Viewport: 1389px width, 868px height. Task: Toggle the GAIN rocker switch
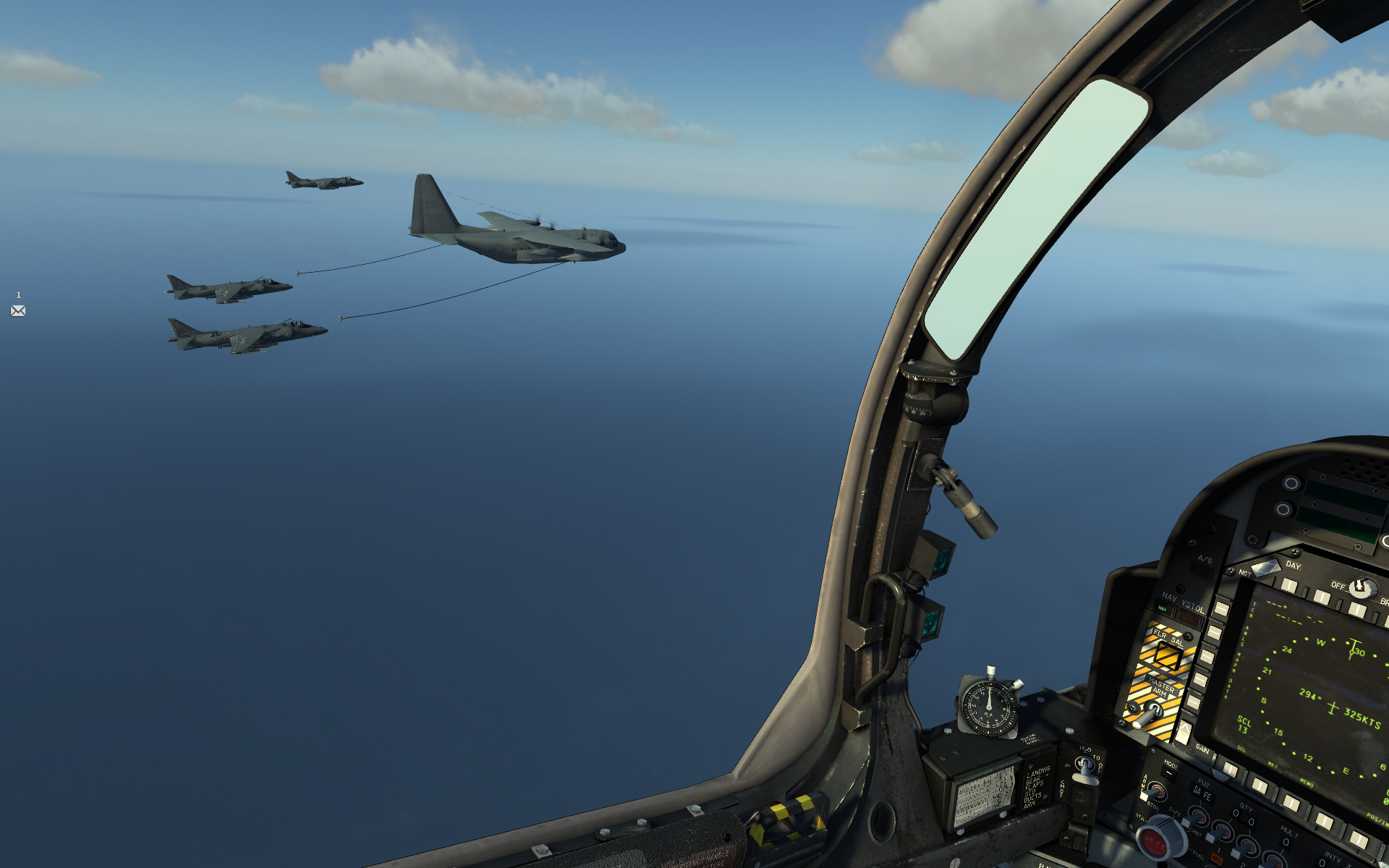tap(1184, 732)
